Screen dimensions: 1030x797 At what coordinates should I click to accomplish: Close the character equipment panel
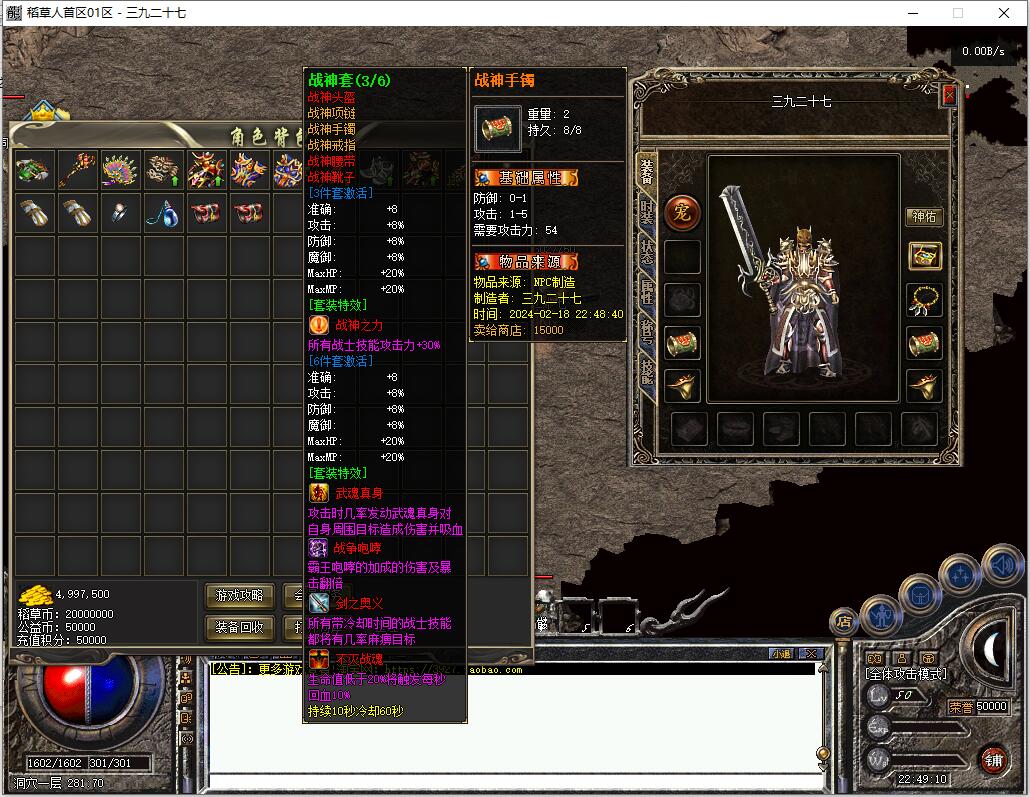pos(949,94)
